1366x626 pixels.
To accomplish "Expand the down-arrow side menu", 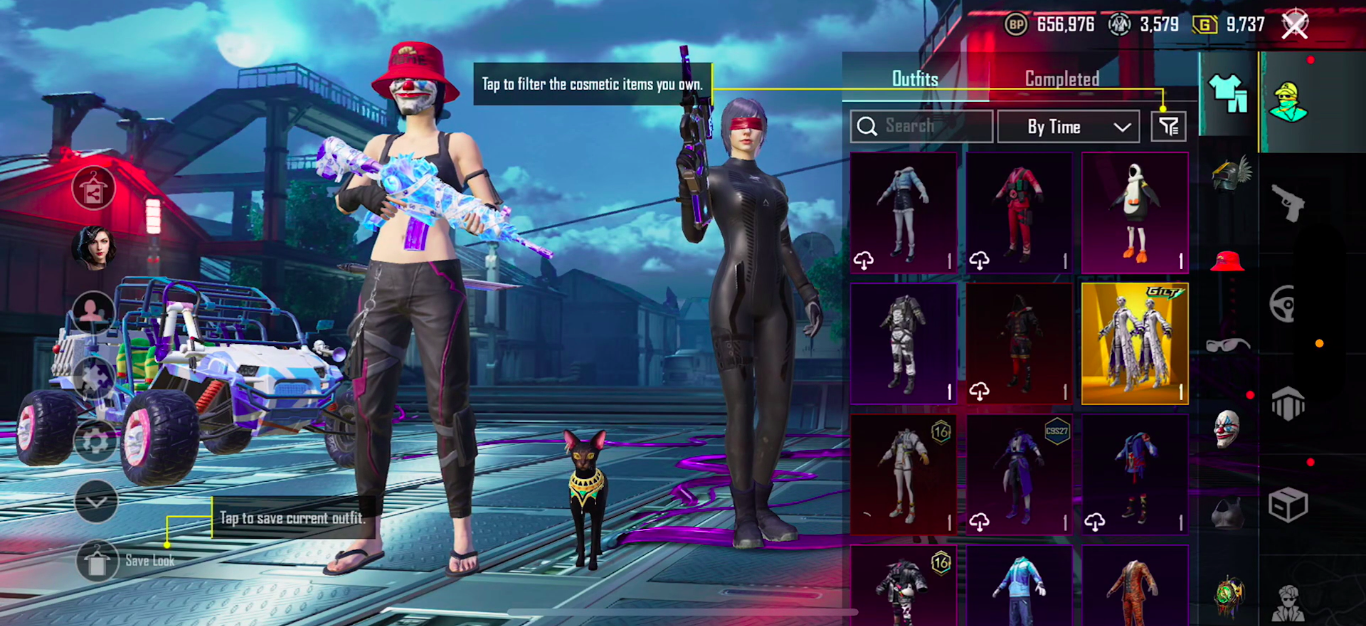I will 96,501.
